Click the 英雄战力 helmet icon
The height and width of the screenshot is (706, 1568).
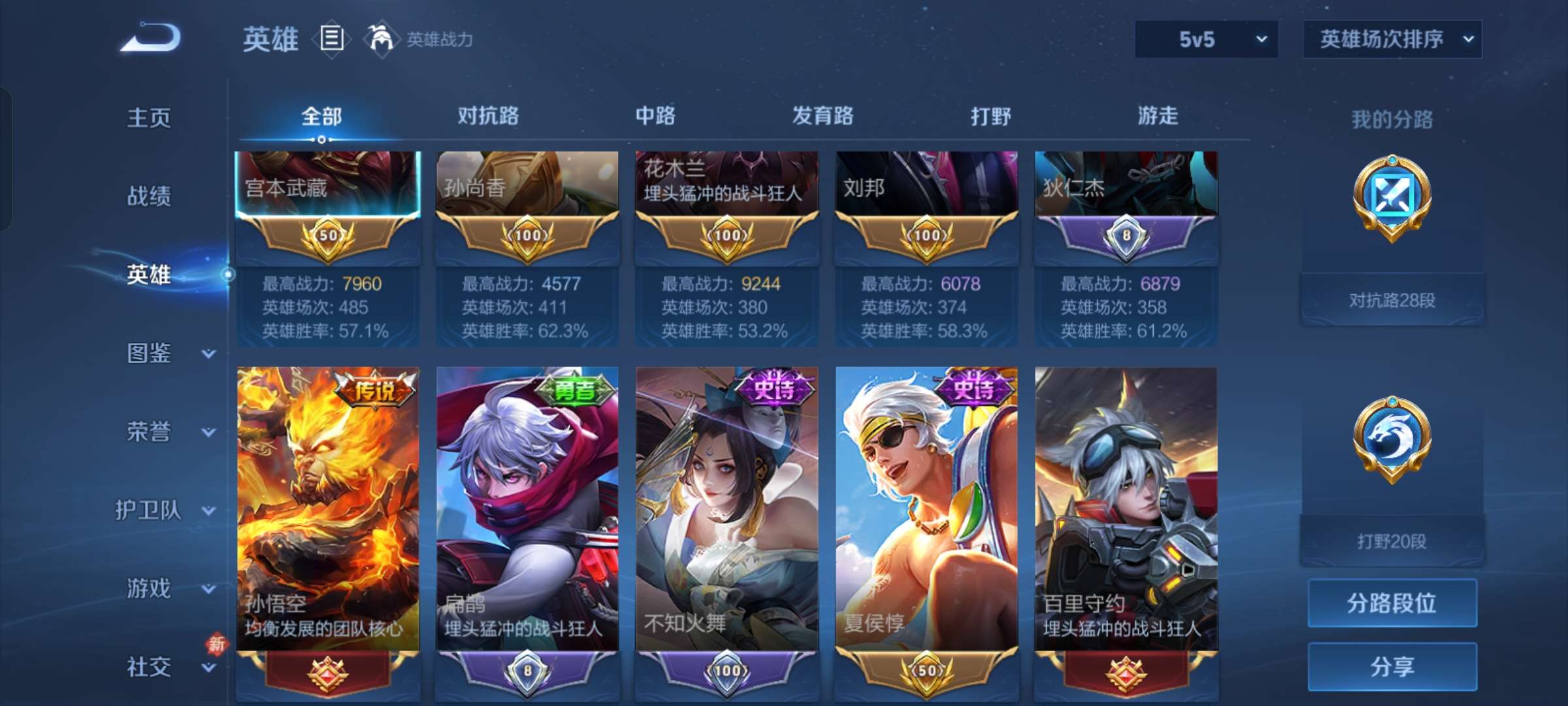point(382,39)
